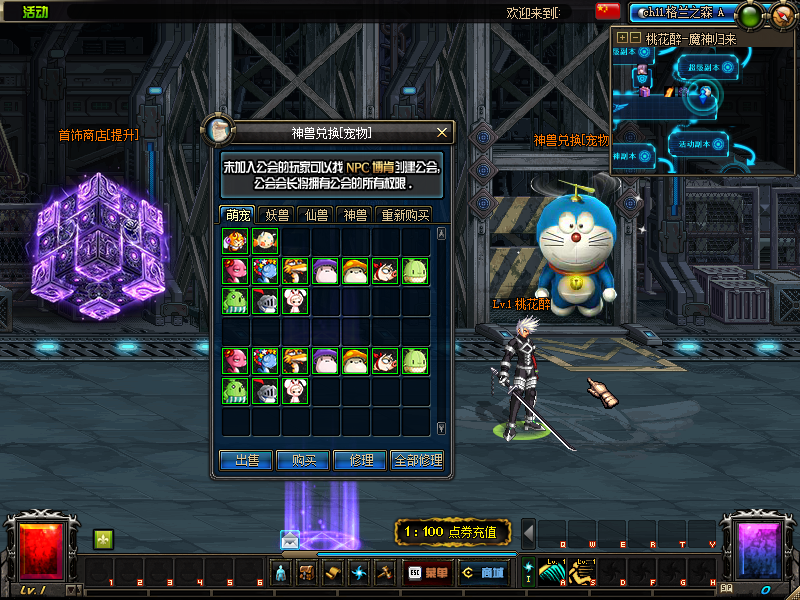Select the 萌宠 tab
800x600 pixels.
[x=238, y=214]
